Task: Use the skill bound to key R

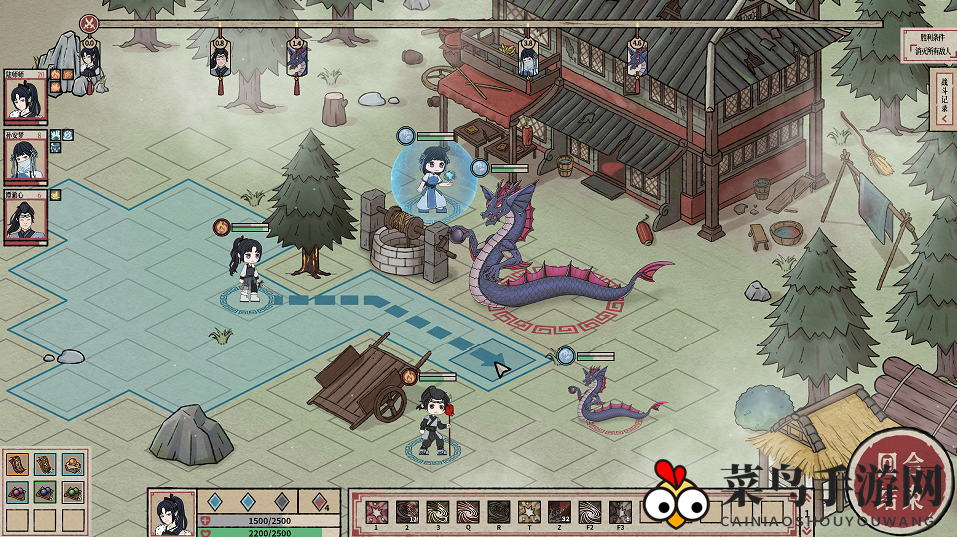Action: pos(498,512)
